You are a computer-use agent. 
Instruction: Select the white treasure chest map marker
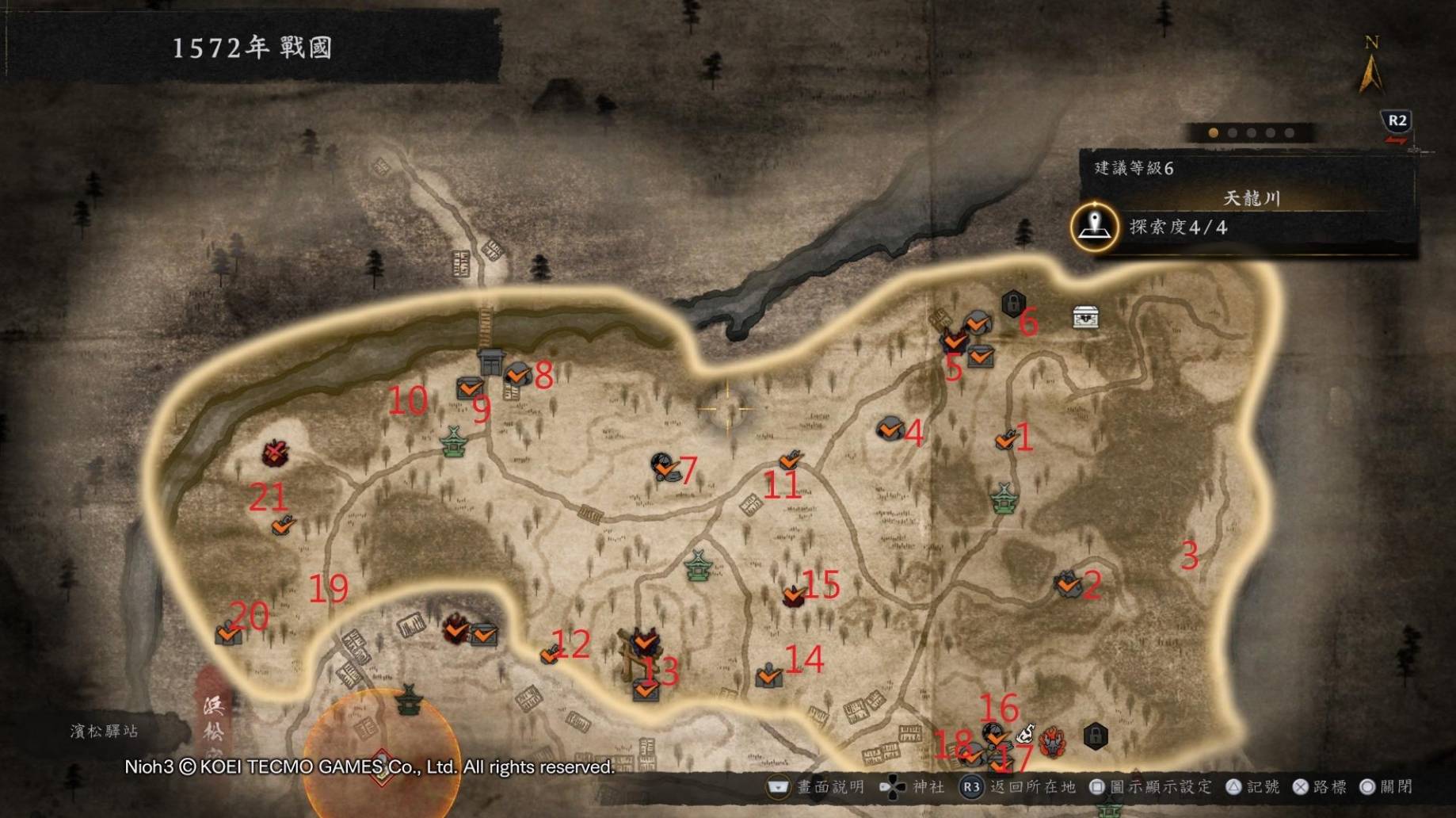pyautogui.click(x=1085, y=317)
